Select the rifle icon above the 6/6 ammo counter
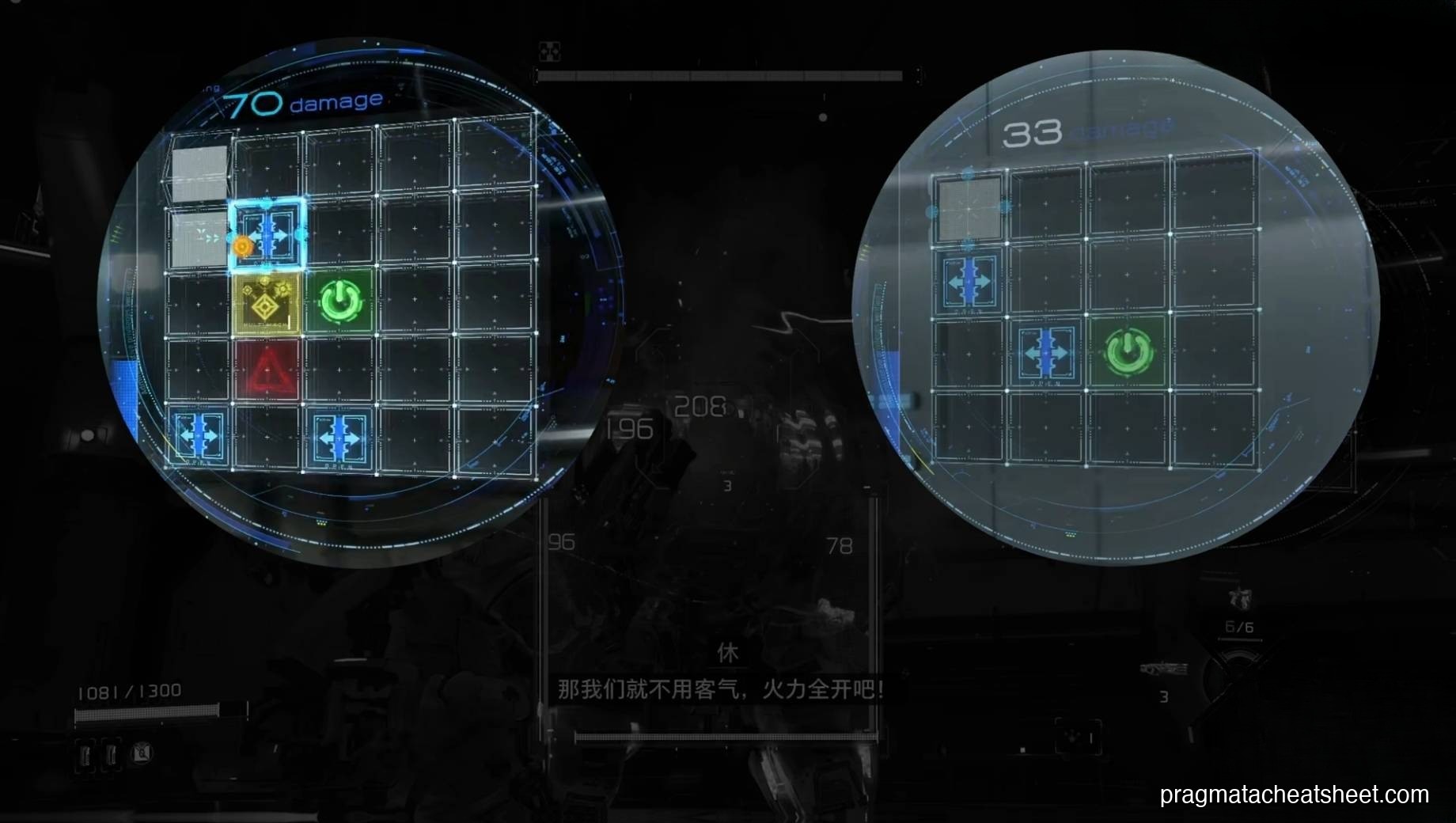 (x=1240, y=598)
